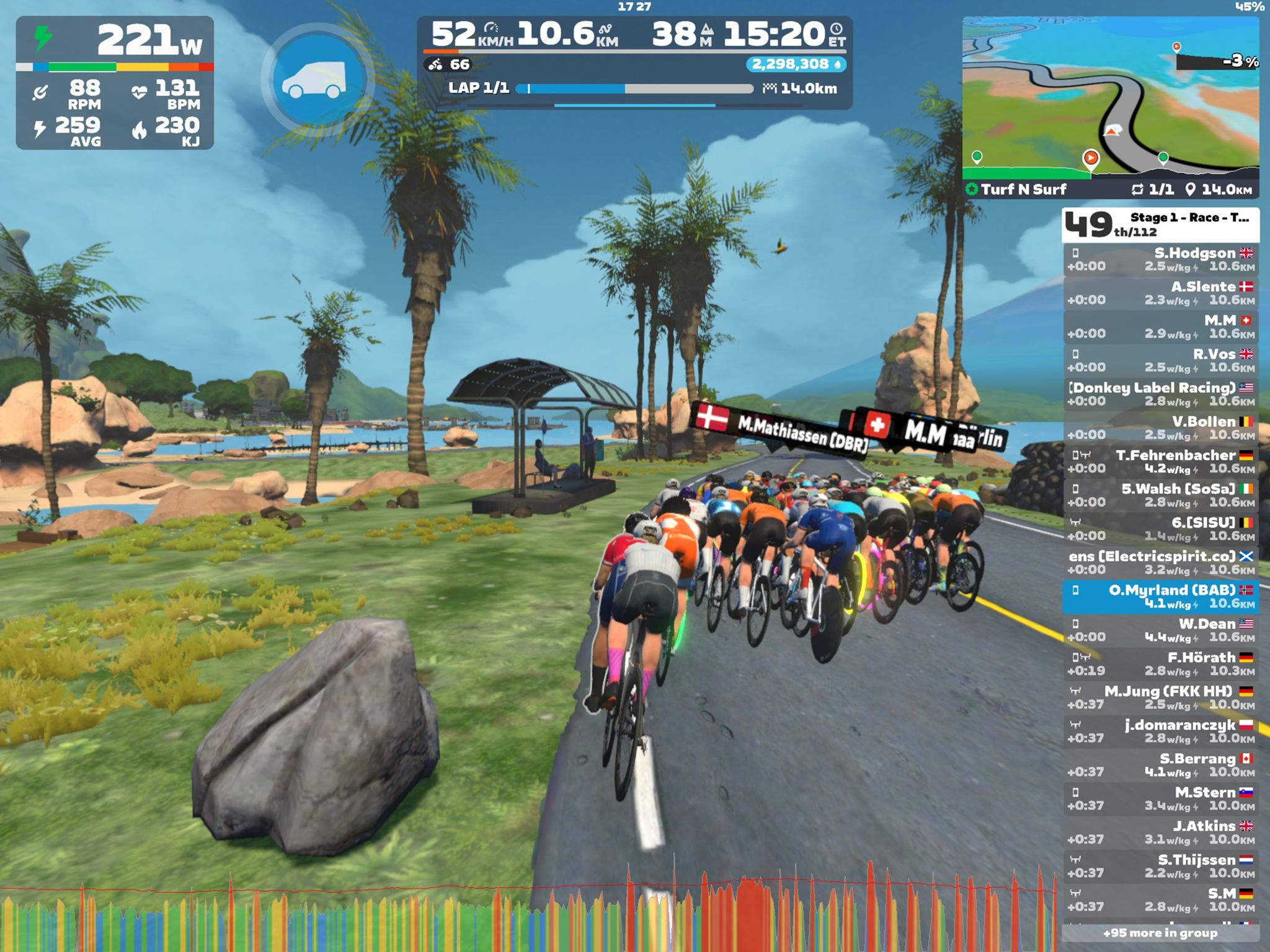Pick T.Fehrenbacher from the riders list
Image resolution: width=1270 pixels, height=952 pixels.
pos(1160,462)
